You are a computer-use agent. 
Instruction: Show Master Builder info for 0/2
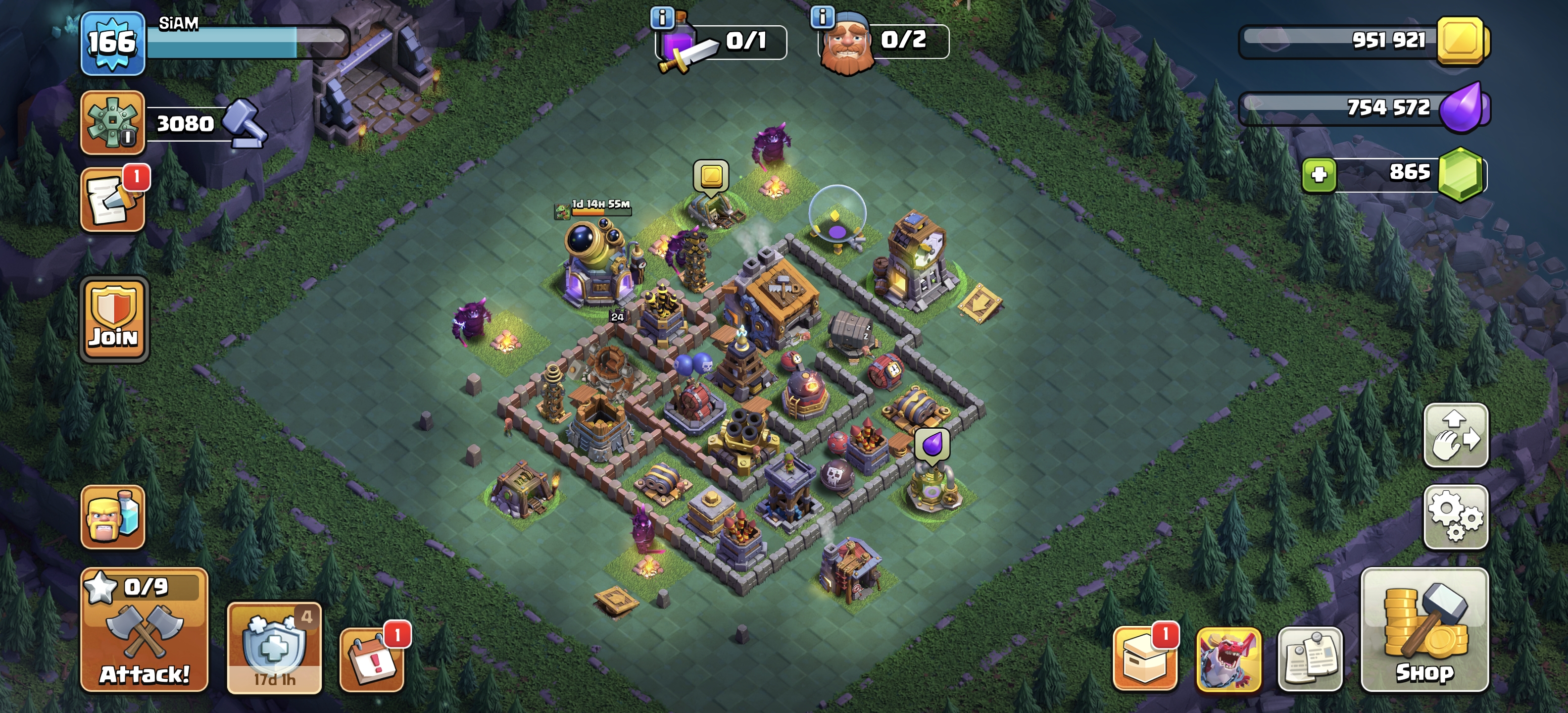(x=822, y=17)
